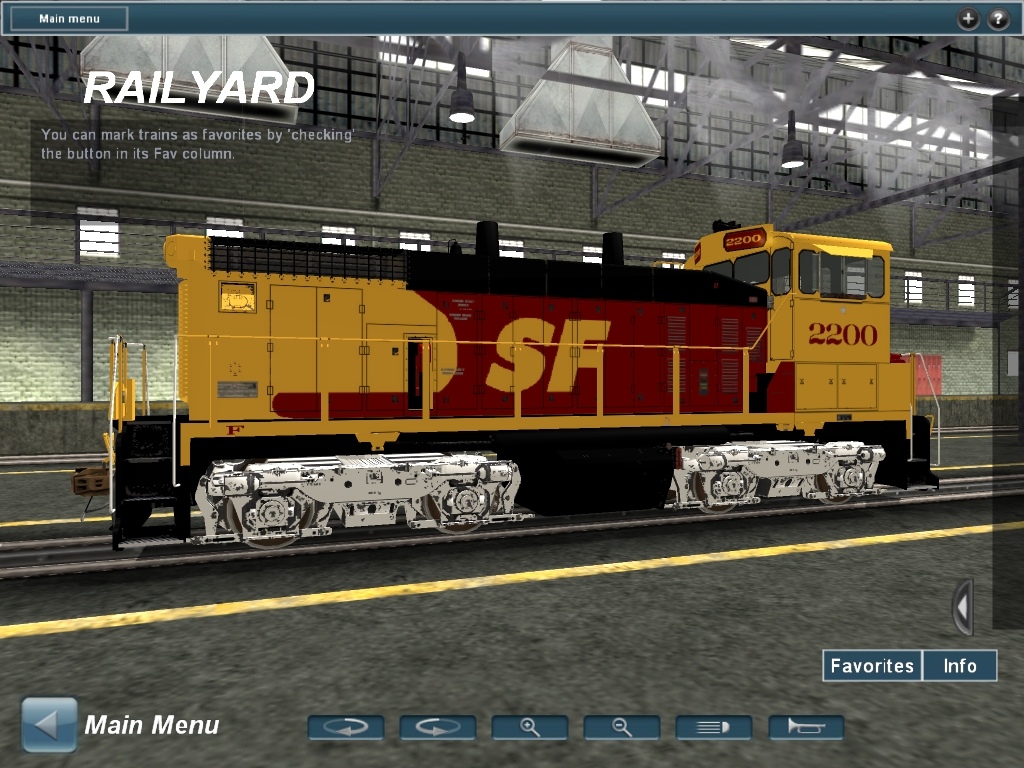Open the Main menu dropdown in top bar
This screenshot has height=768, width=1024.
coord(69,18)
